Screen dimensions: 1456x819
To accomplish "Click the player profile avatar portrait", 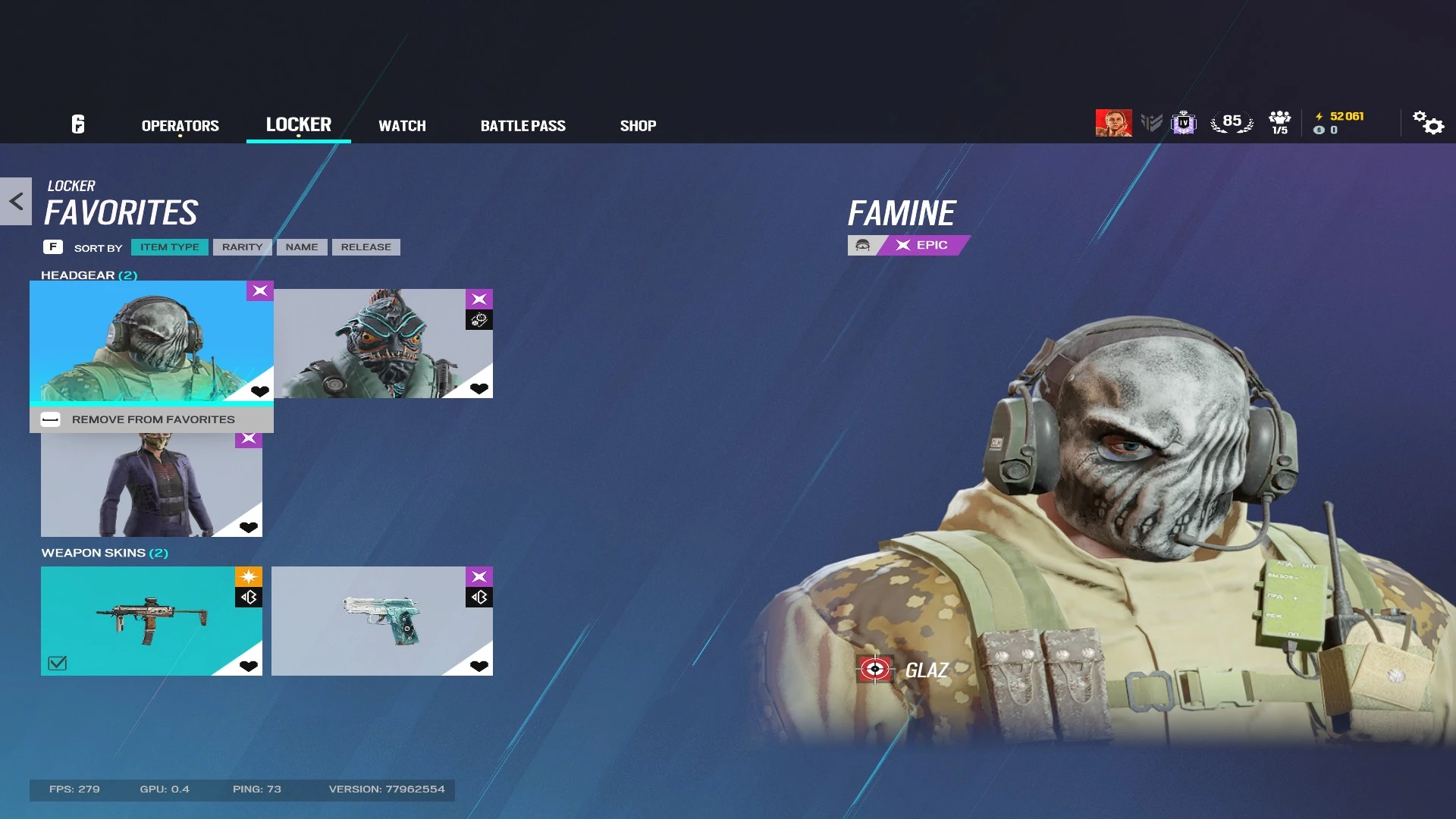I will 1112,121.
